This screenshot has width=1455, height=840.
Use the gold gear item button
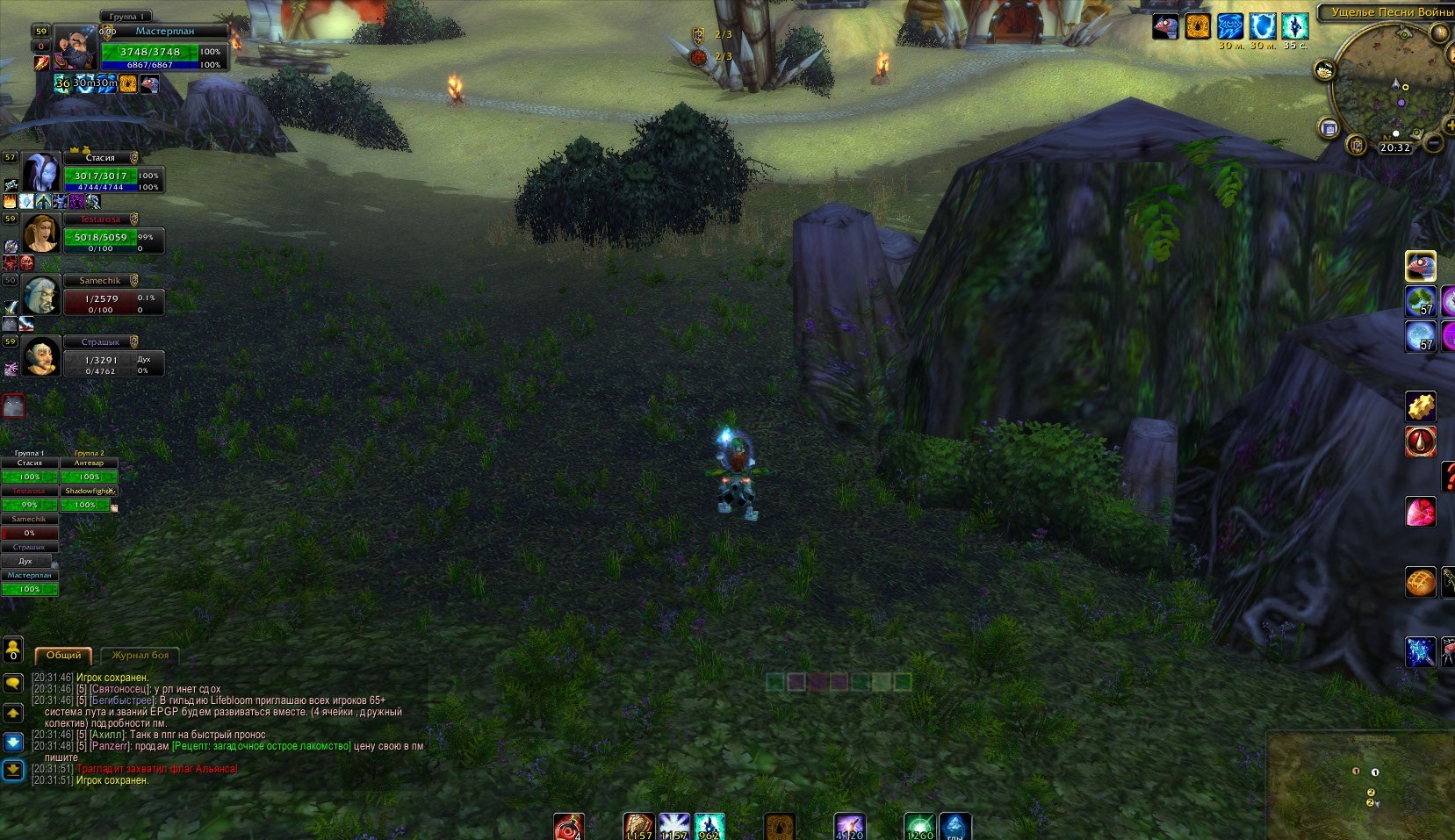pyautogui.click(x=1420, y=406)
